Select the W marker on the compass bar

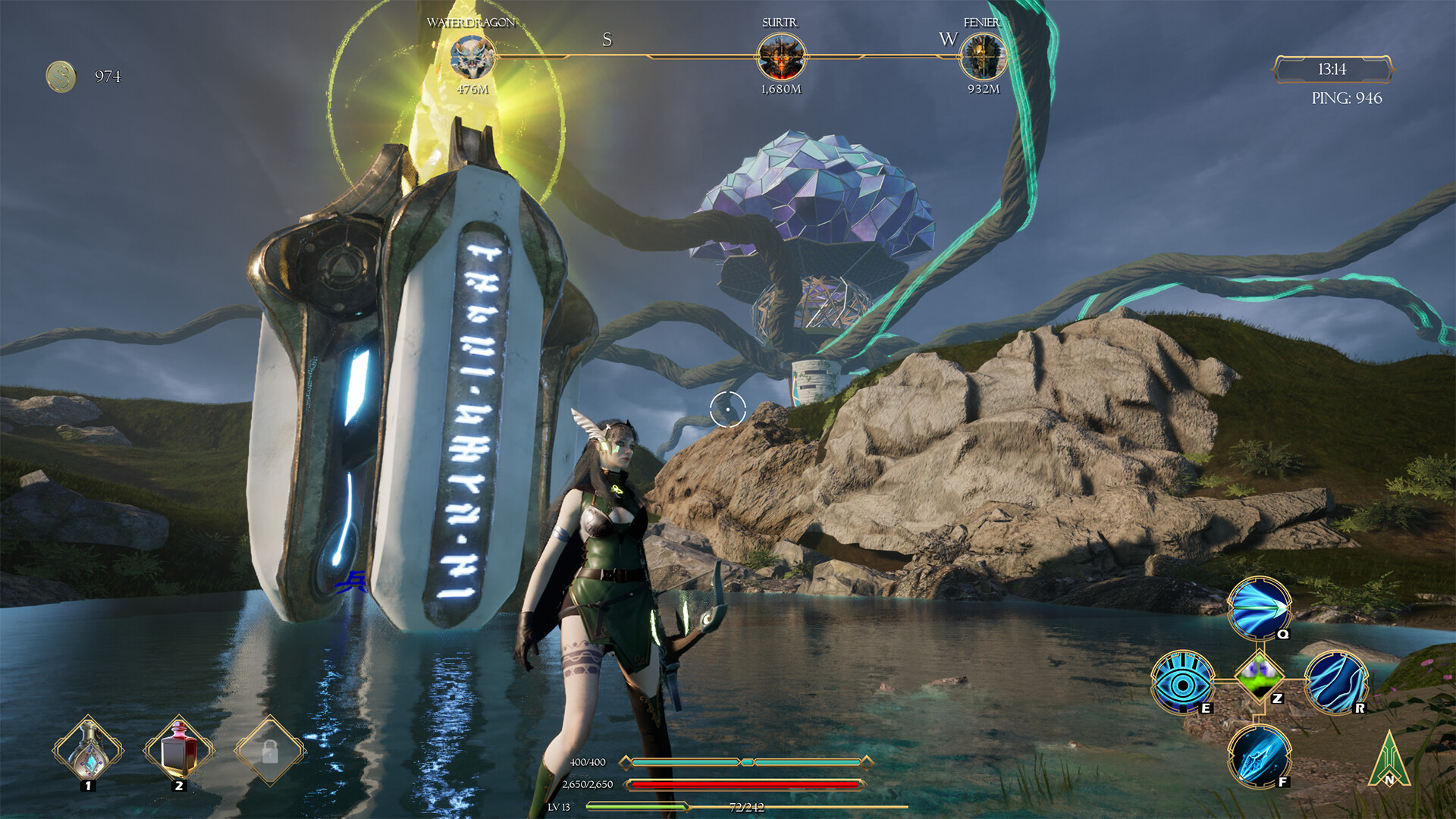click(x=949, y=39)
